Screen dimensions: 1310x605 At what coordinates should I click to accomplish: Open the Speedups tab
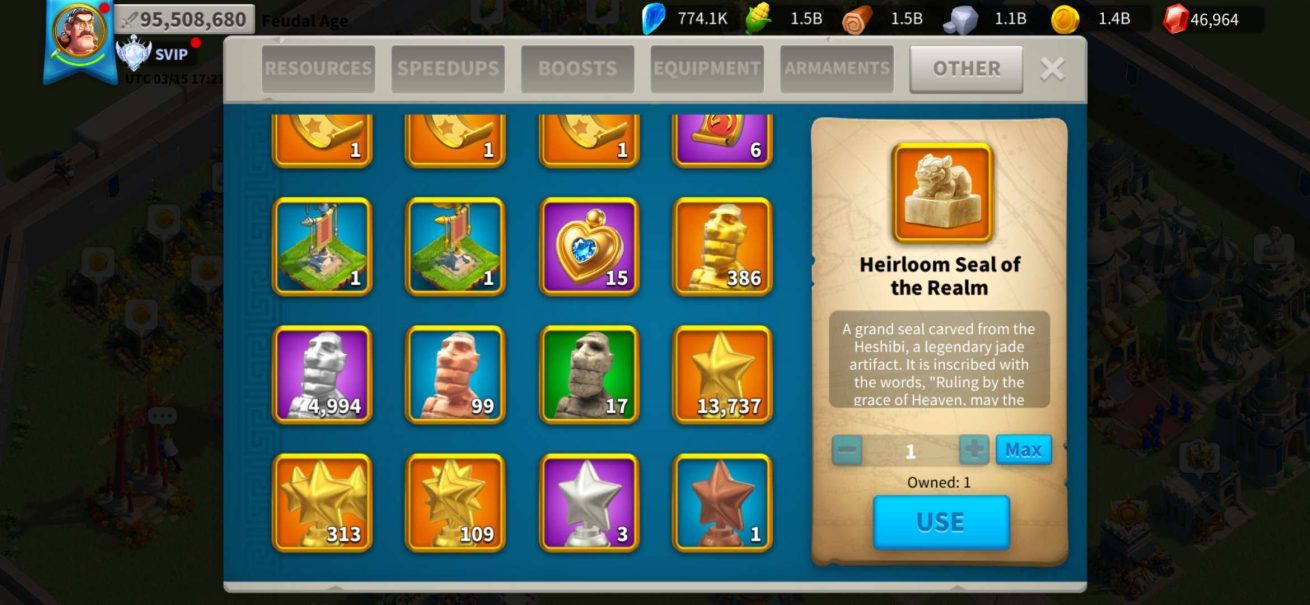(x=448, y=69)
